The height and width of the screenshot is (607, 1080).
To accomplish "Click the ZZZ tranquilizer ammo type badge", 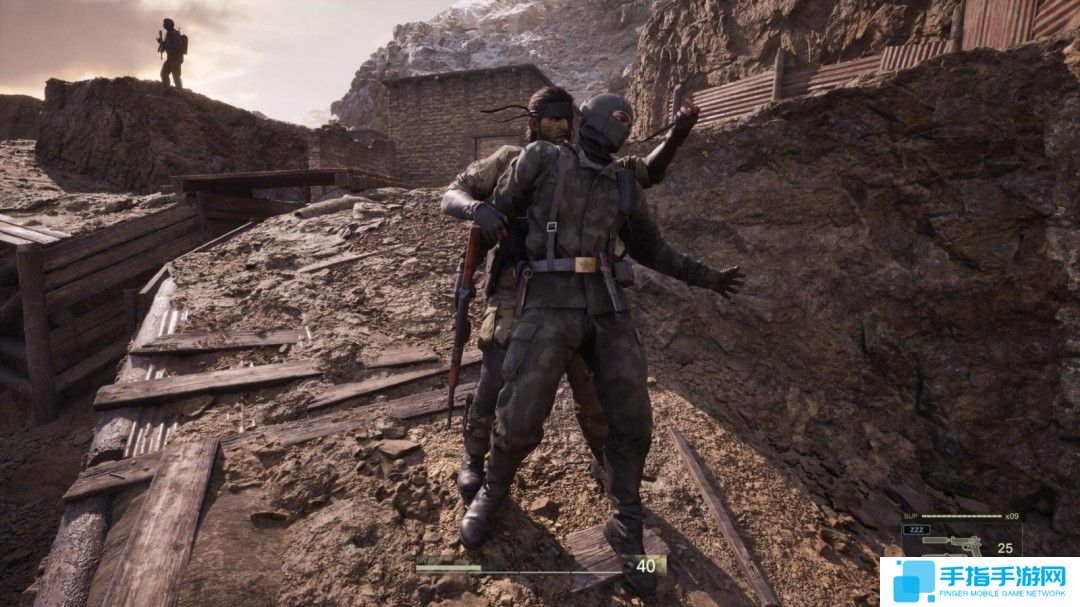I will coord(917,530).
